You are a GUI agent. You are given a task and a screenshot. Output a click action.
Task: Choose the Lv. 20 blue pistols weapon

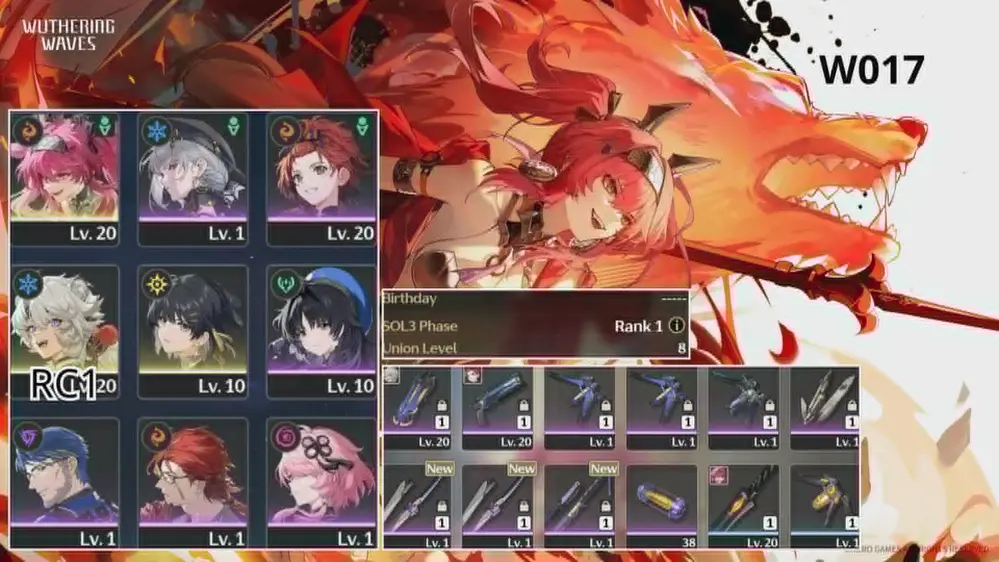click(x=500, y=405)
